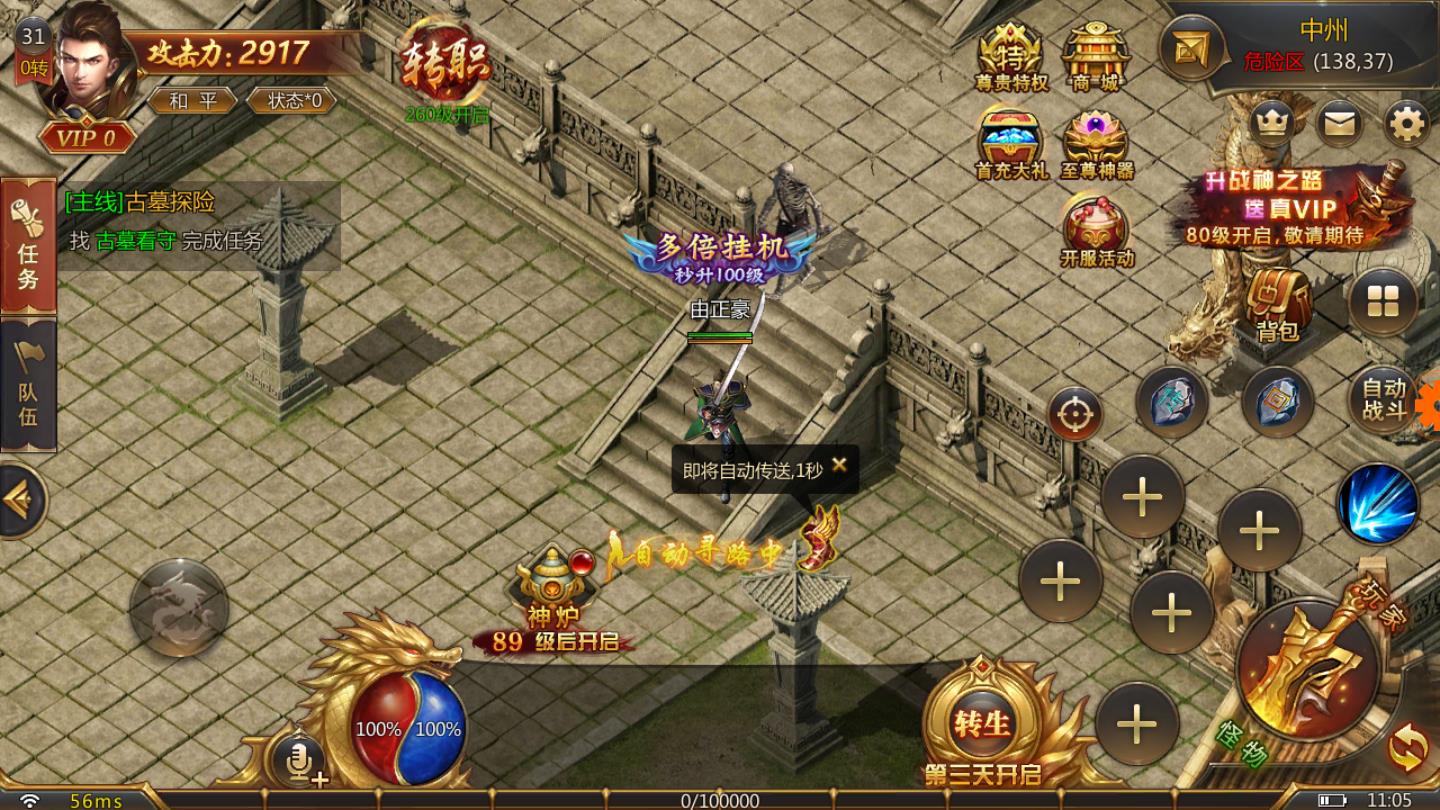
Task: Open the mail envelope icon
Action: (x=1340, y=124)
